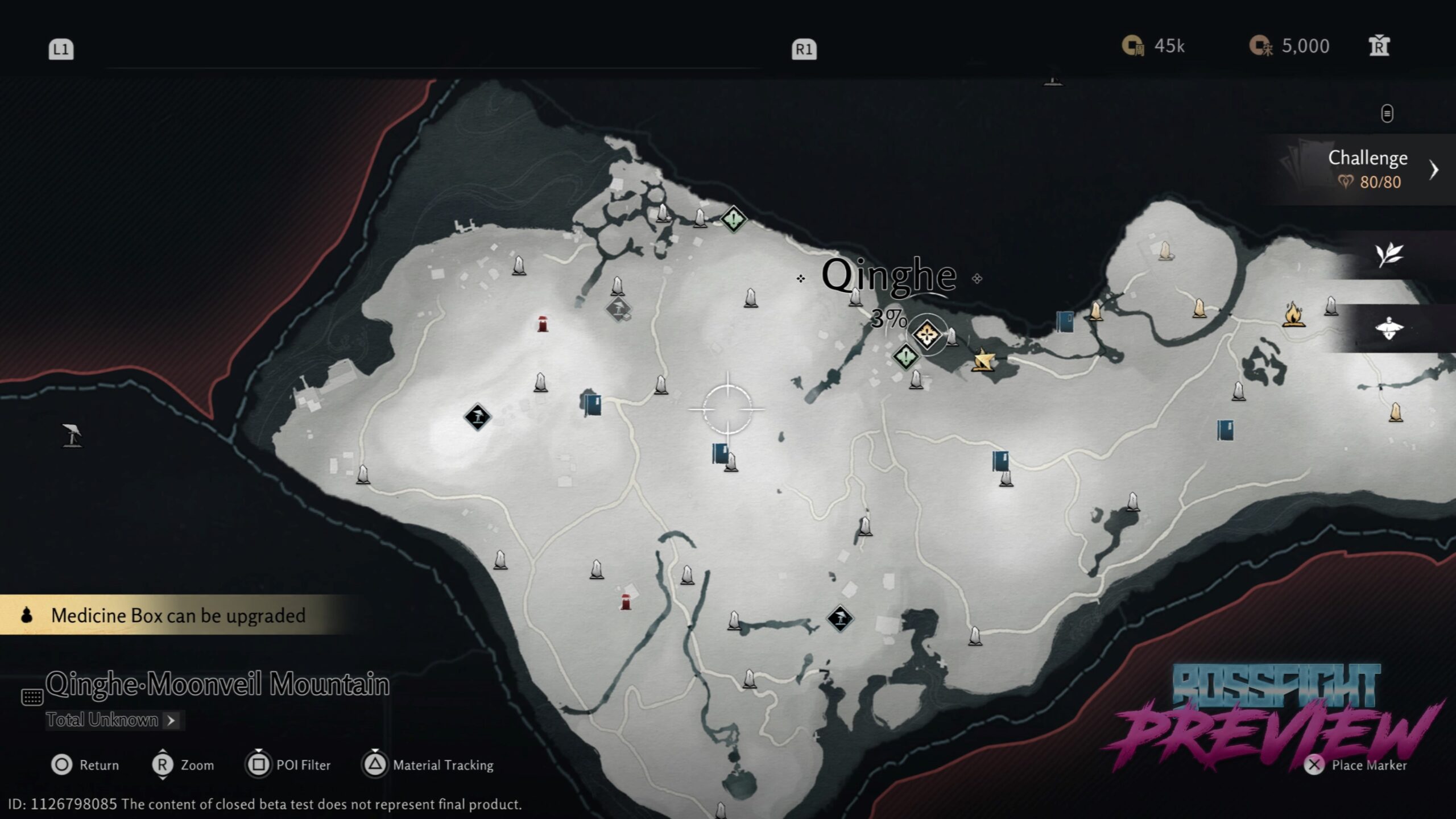Click the Medicine Box upgrade notification
This screenshot has height=819, width=1456.
click(177, 615)
